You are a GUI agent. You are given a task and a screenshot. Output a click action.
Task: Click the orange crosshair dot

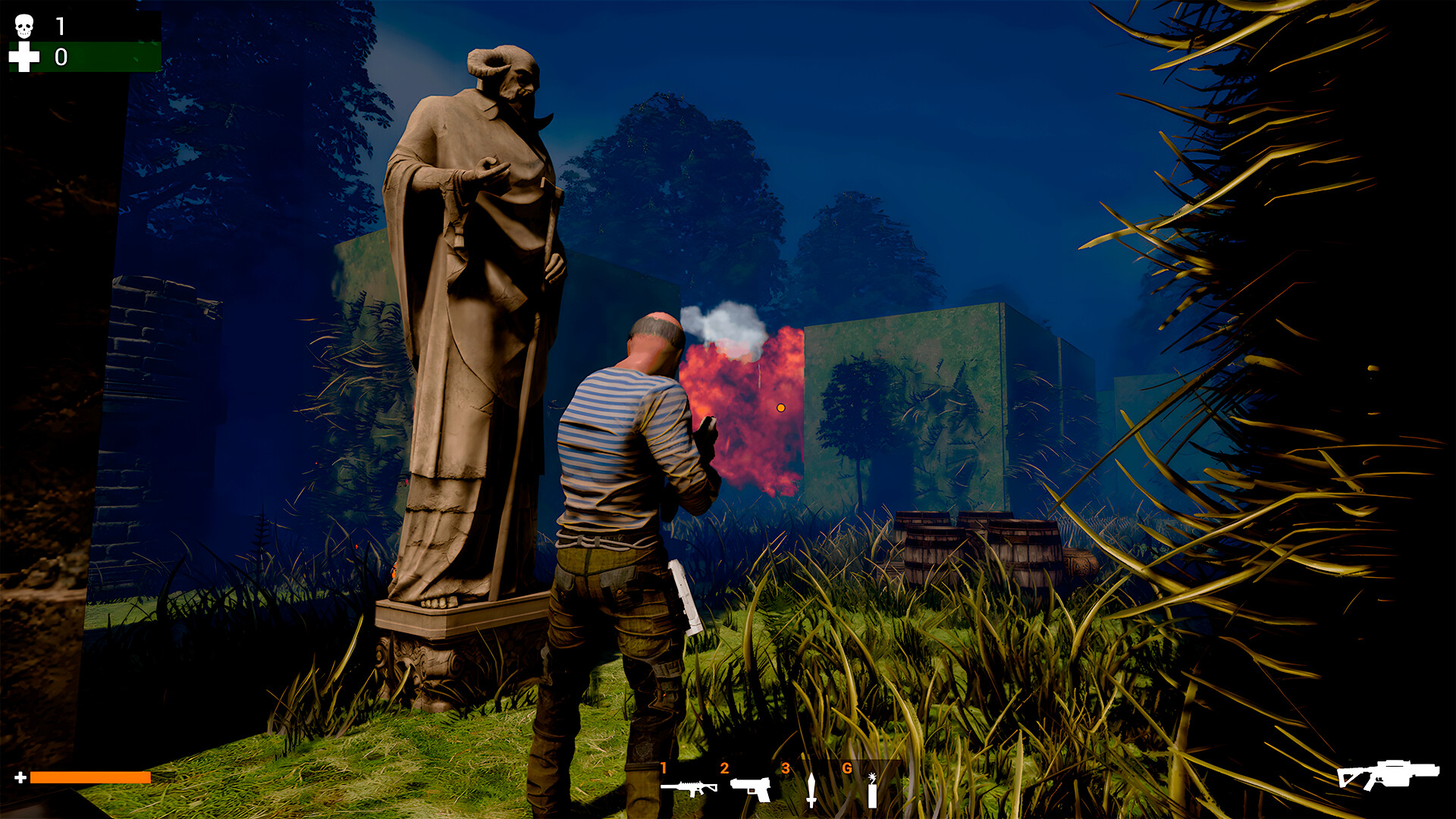(780, 407)
